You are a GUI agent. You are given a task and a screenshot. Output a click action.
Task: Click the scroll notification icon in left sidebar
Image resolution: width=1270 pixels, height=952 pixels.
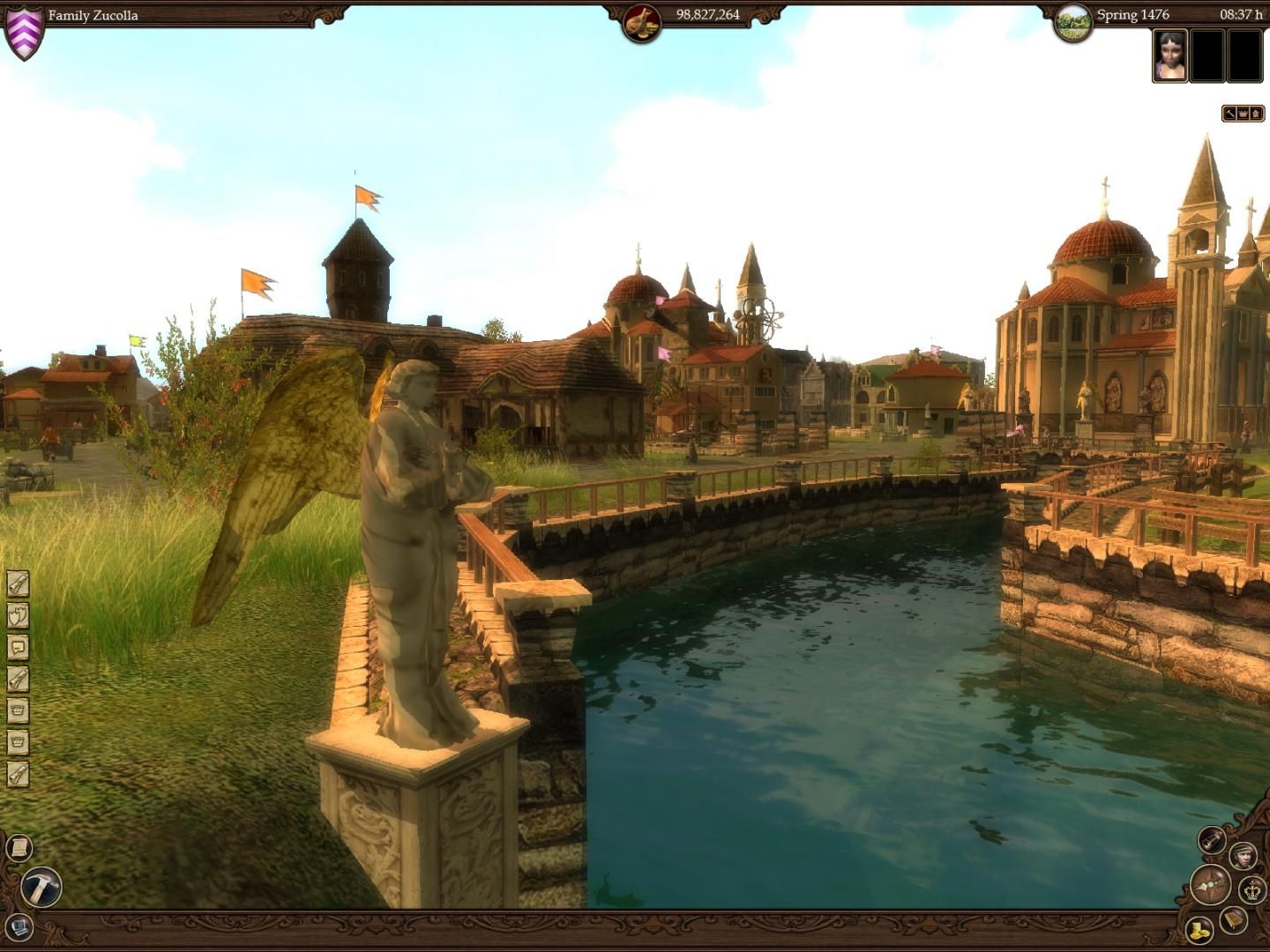[18, 584]
